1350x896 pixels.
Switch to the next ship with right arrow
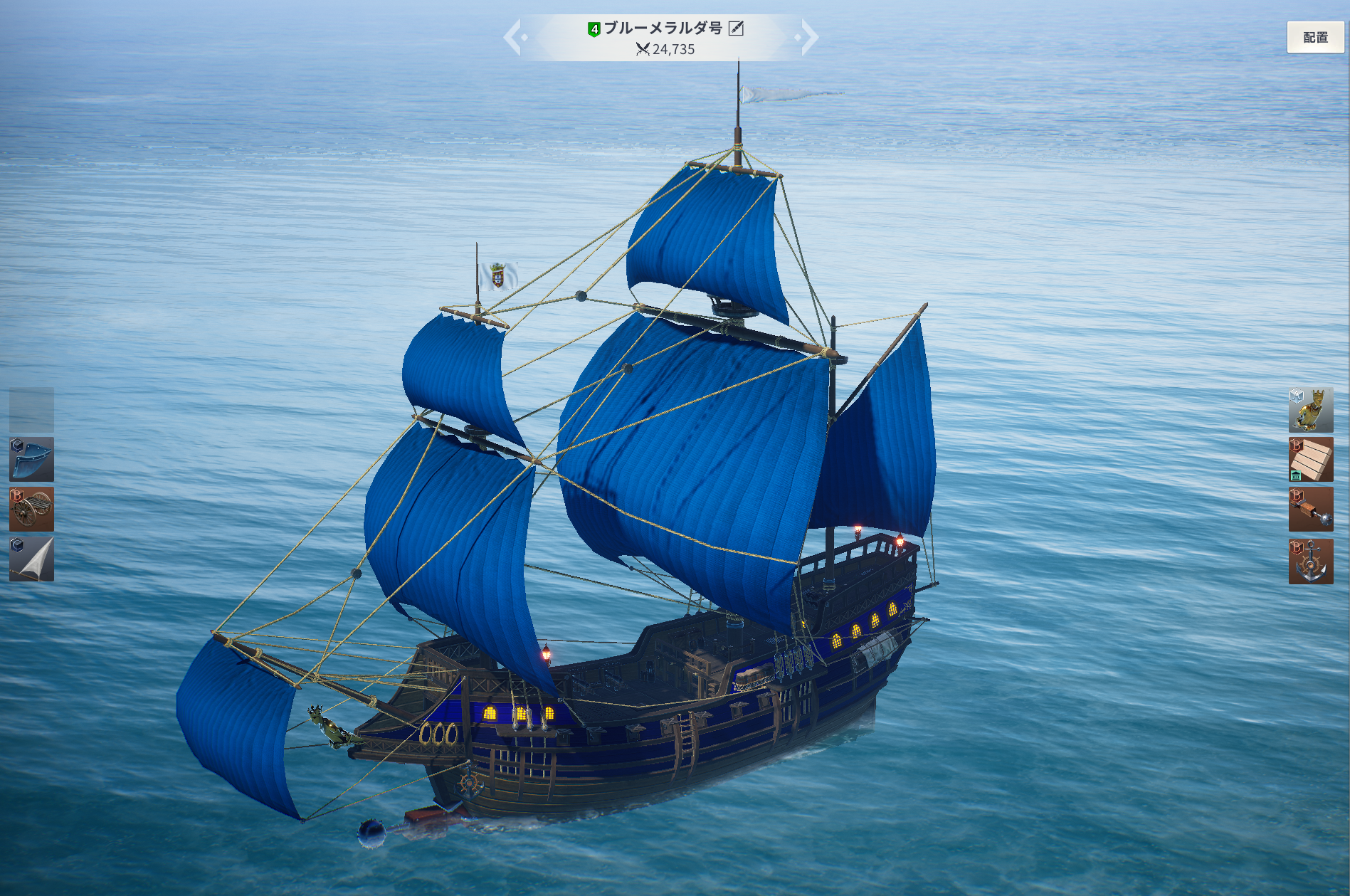(808, 38)
